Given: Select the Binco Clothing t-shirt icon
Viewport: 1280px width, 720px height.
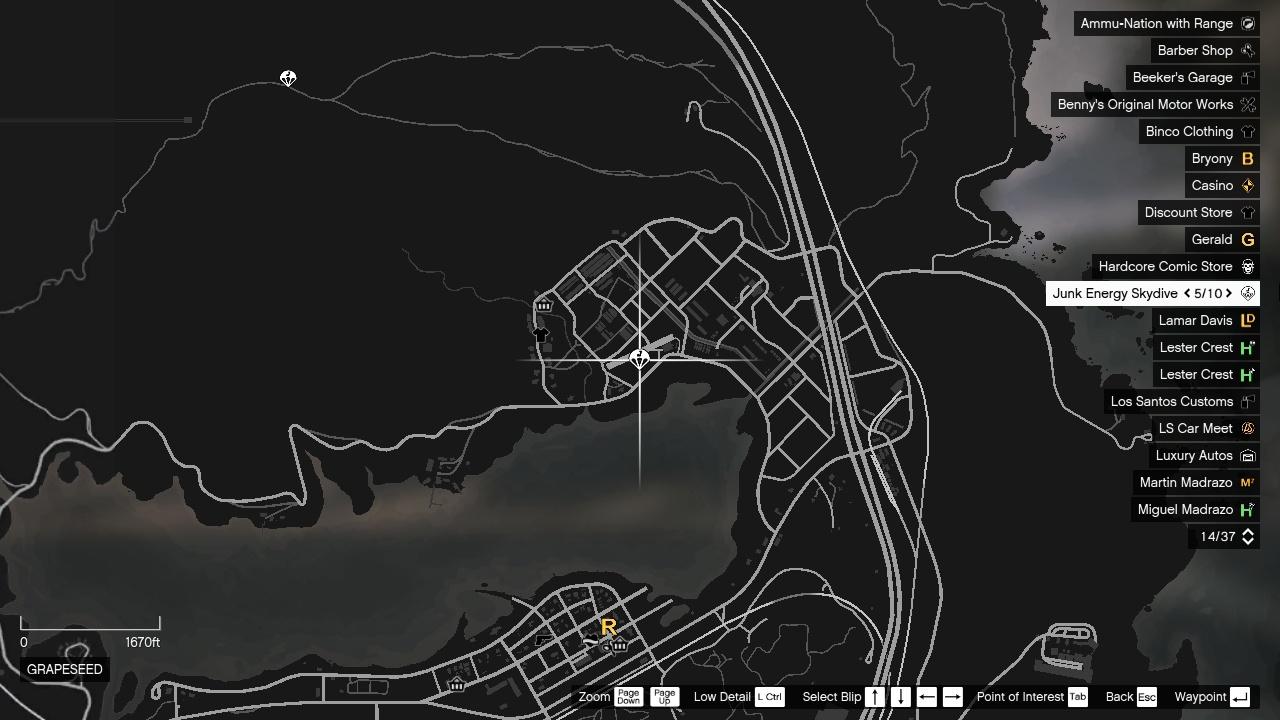Looking at the screenshot, I should click(1247, 131).
